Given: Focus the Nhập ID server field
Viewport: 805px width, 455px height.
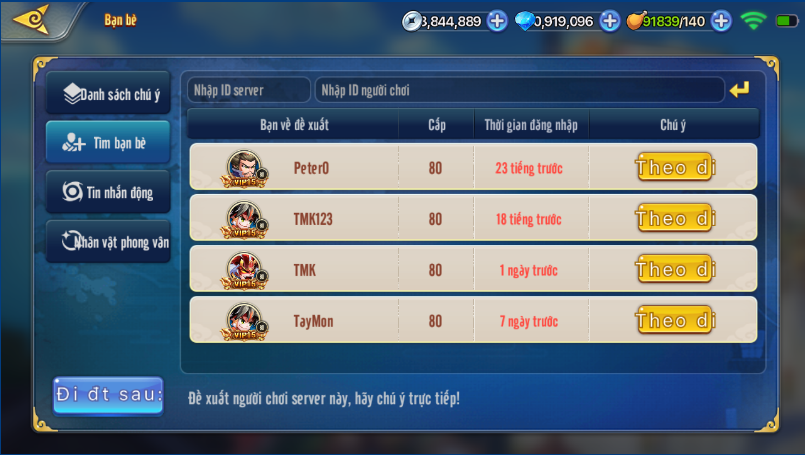Looking at the screenshot, I should (248, 90).
